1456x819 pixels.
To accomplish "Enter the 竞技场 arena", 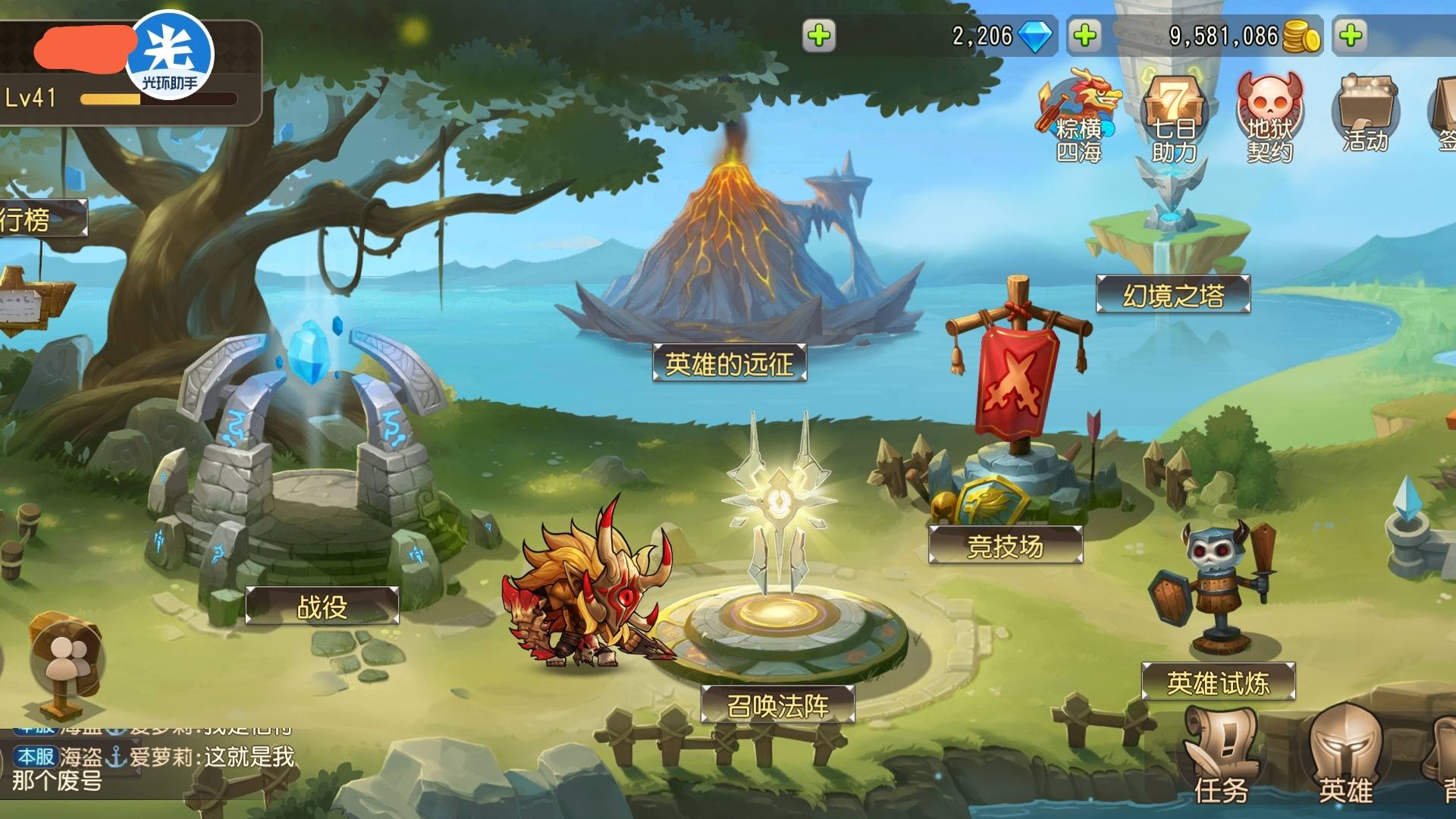I will coord(1005,544).
